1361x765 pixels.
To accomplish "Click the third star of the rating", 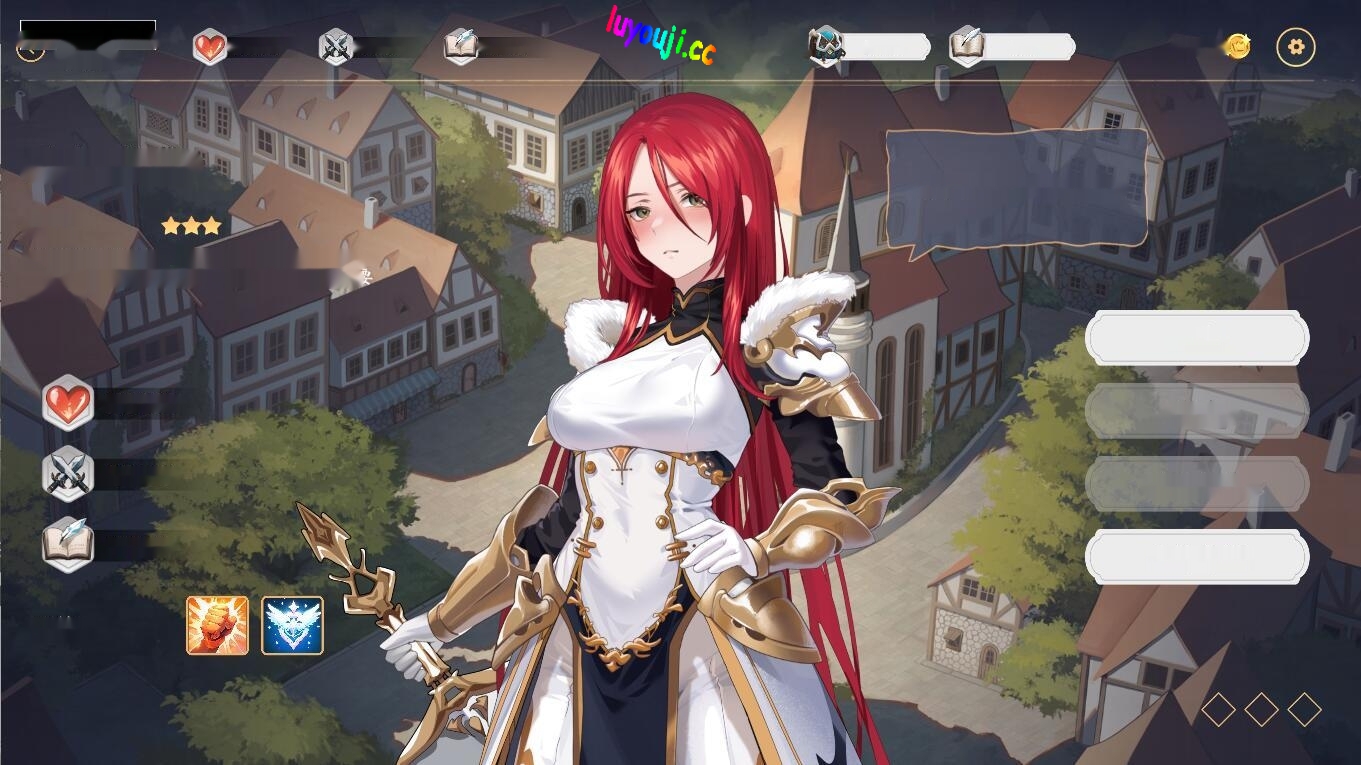I will [x=212, y=225].
